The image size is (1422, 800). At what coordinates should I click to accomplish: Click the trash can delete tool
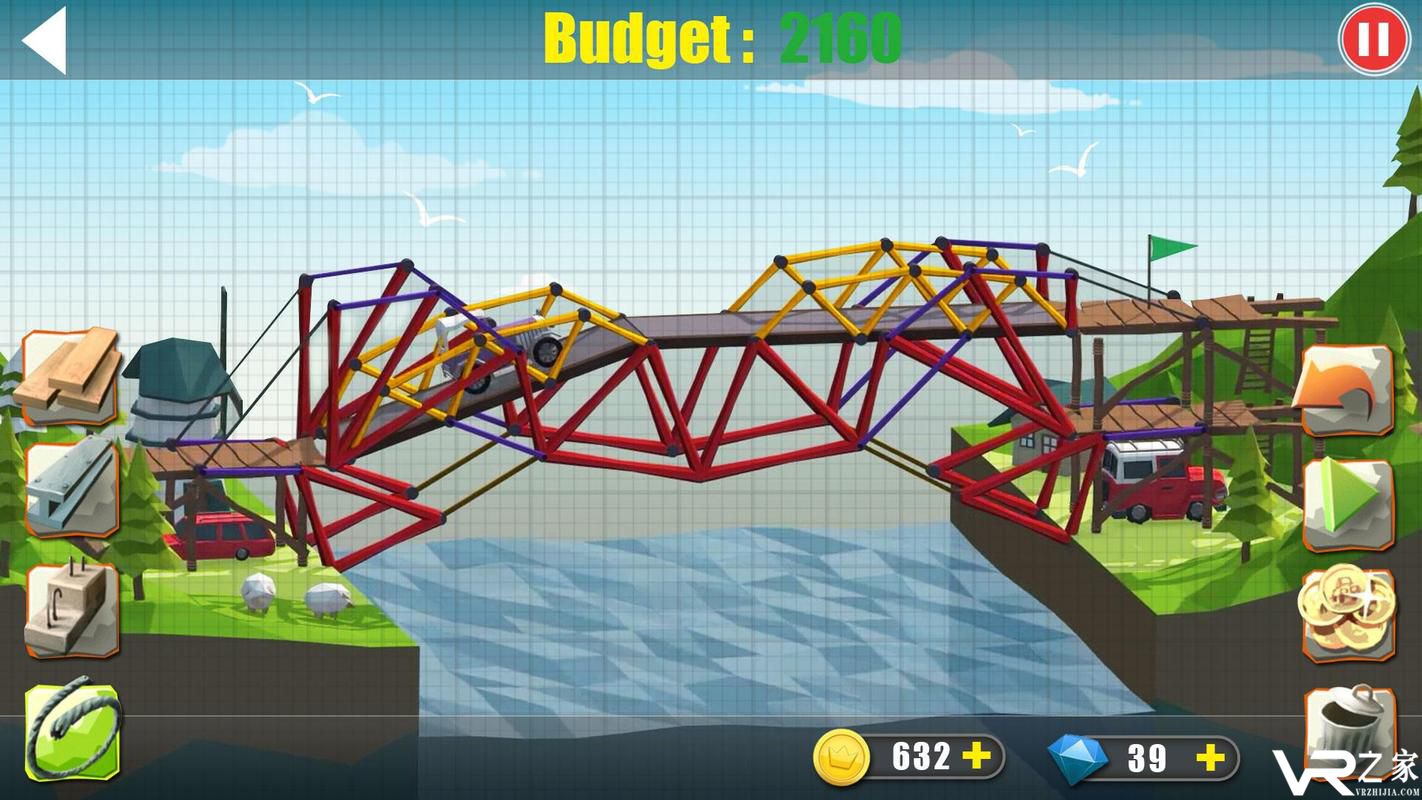click(x=1349, y=727)
